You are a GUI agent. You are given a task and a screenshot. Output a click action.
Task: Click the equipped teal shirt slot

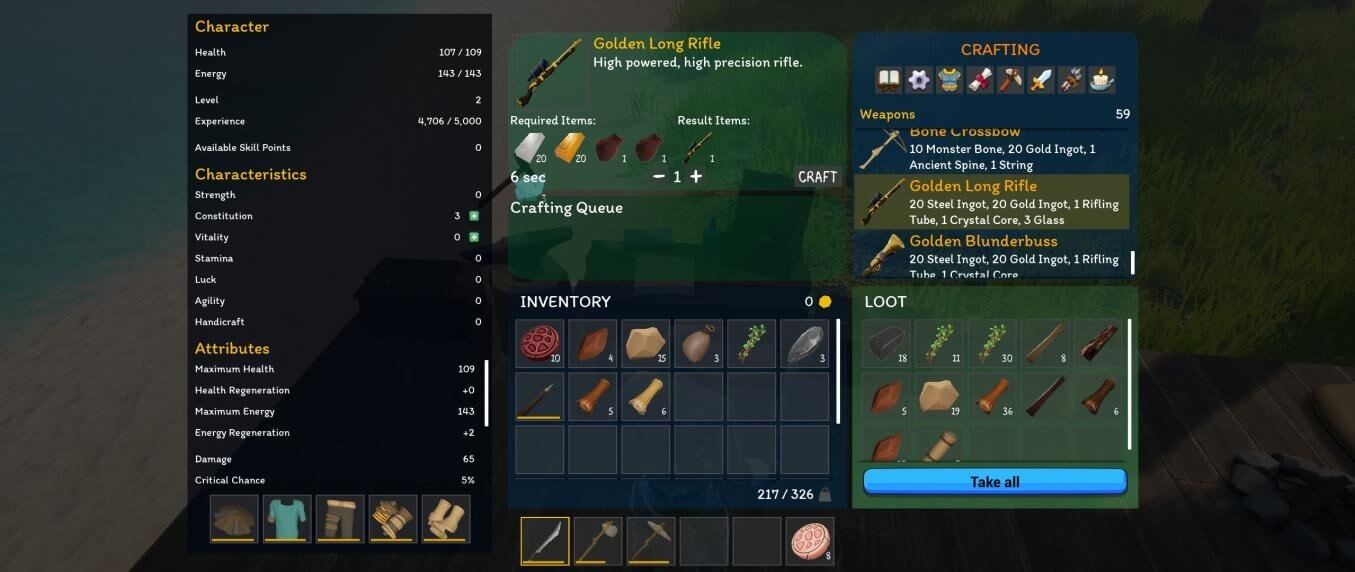(x=288, y=519)
